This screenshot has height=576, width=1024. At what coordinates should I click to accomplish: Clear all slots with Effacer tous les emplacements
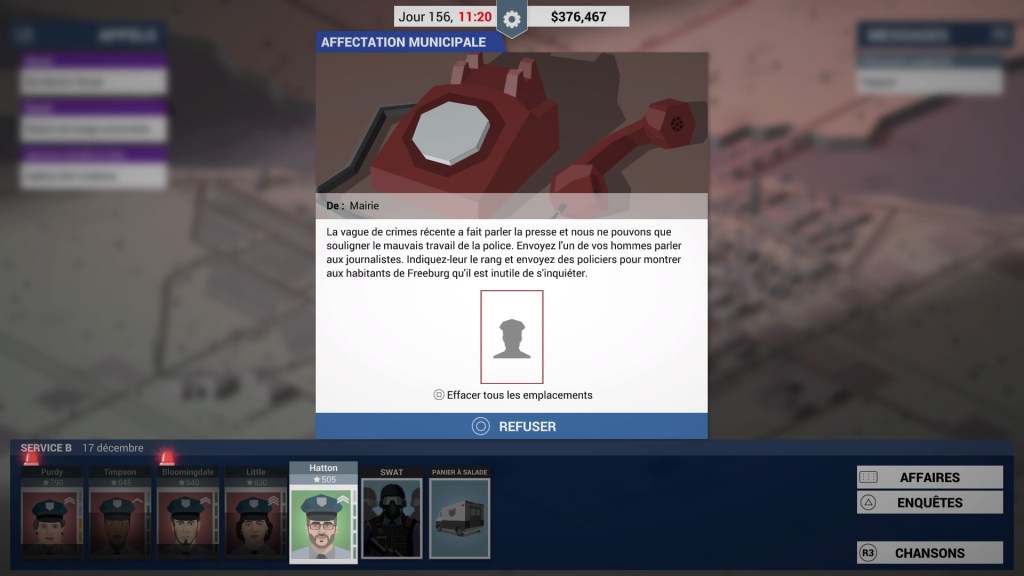(x=512, y=395)
